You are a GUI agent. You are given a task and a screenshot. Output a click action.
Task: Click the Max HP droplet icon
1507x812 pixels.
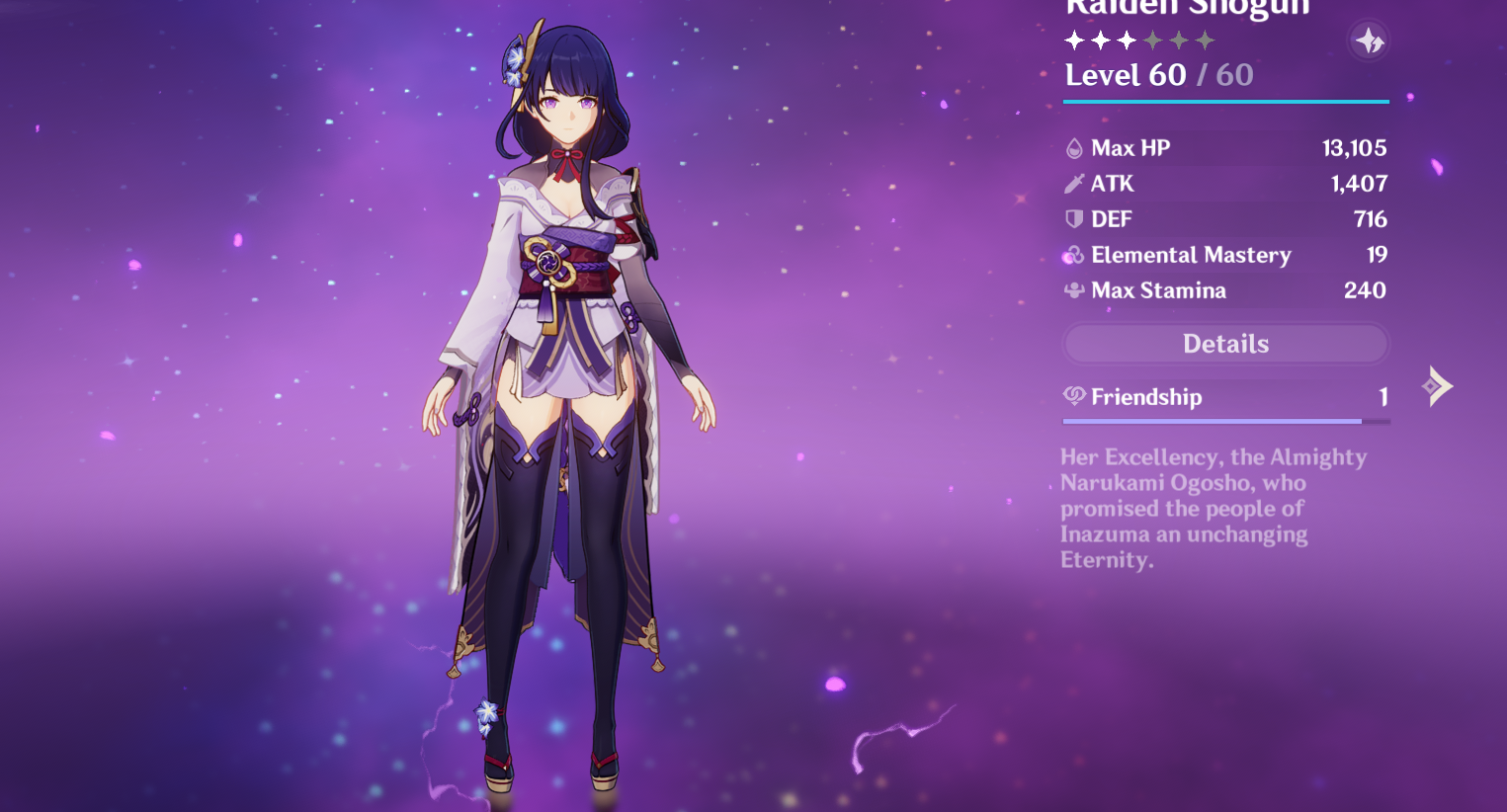coord(1073,147)
